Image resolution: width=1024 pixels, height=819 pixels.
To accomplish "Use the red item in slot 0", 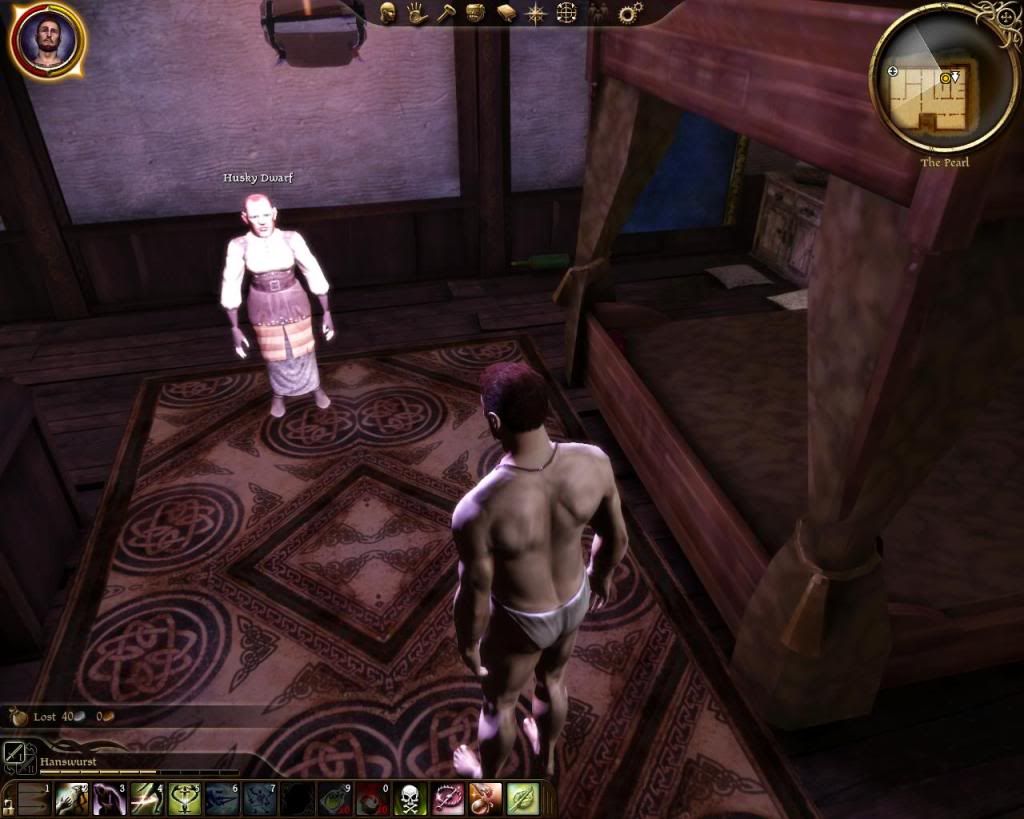I will pos(371,799).
